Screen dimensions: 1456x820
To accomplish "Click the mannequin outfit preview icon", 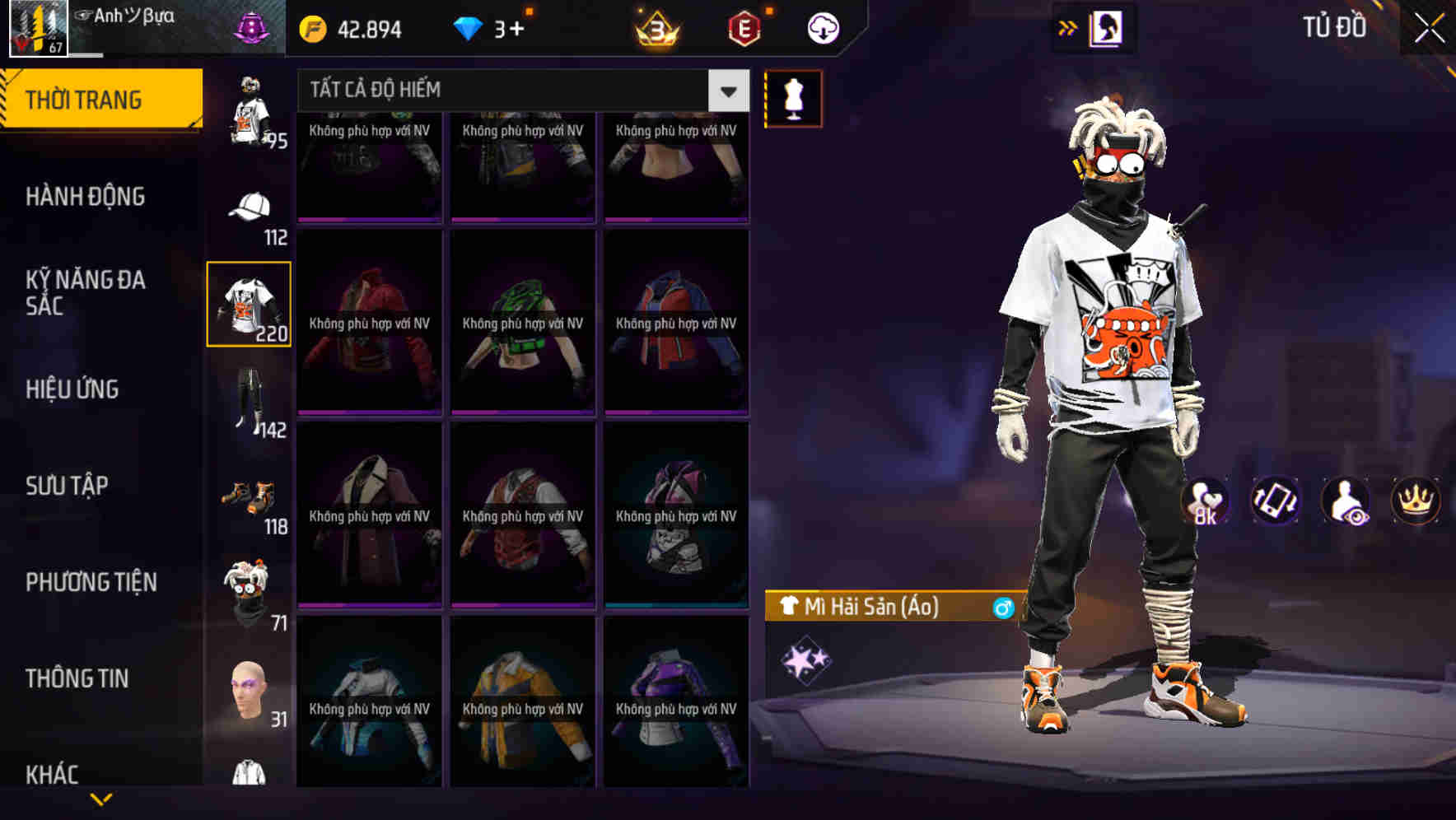I will tap(793, 98).
